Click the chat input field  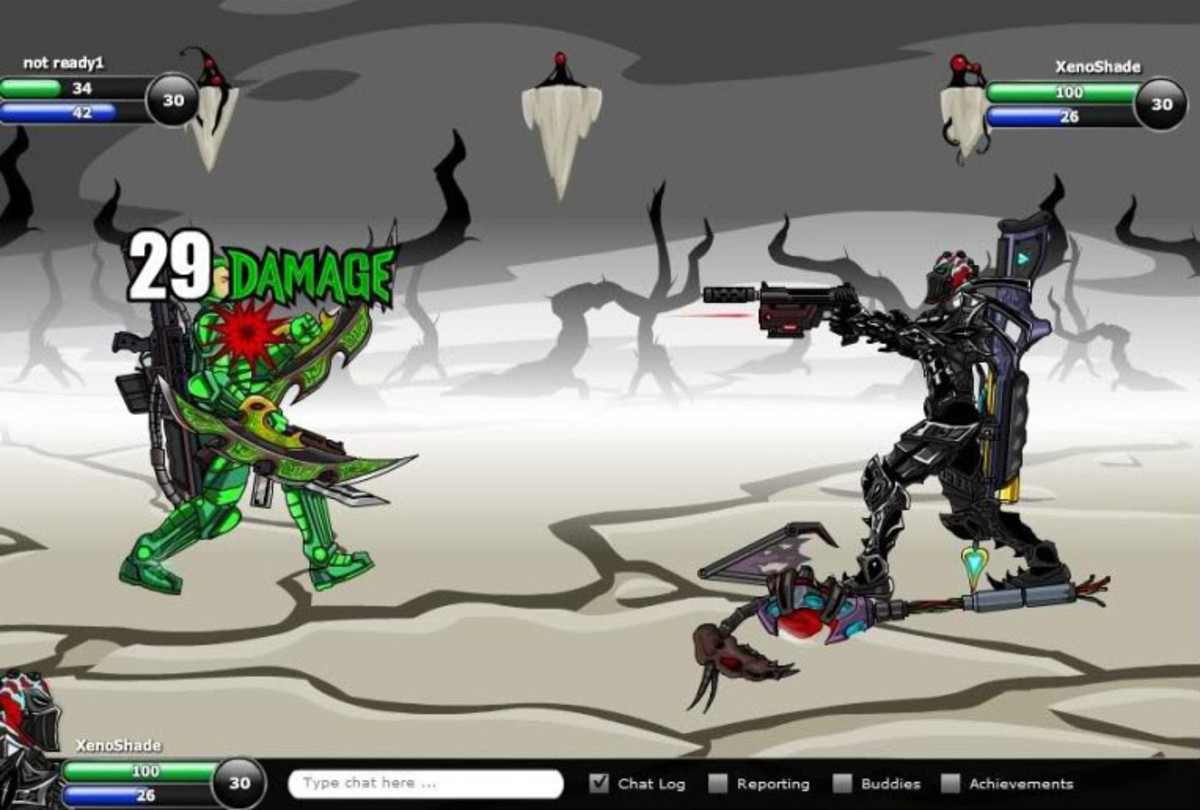click(425, 783)
